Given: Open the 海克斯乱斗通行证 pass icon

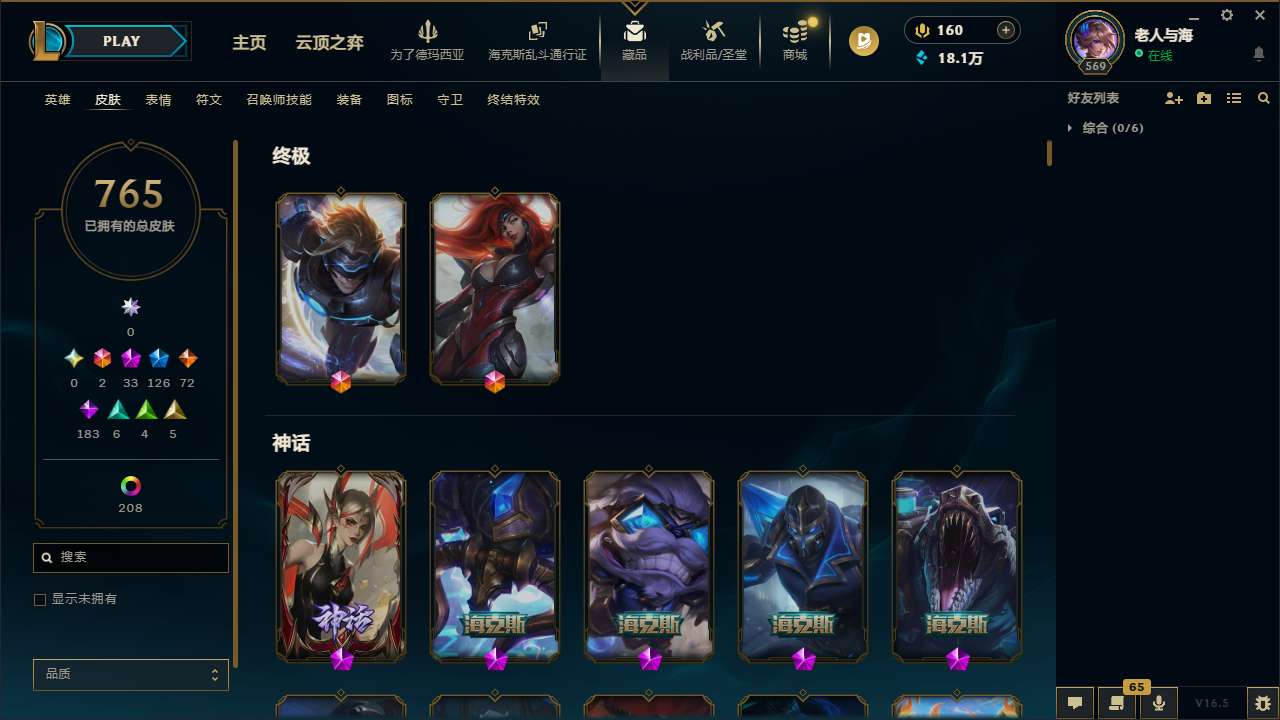Looking at the screenshot, I should 536,40.
